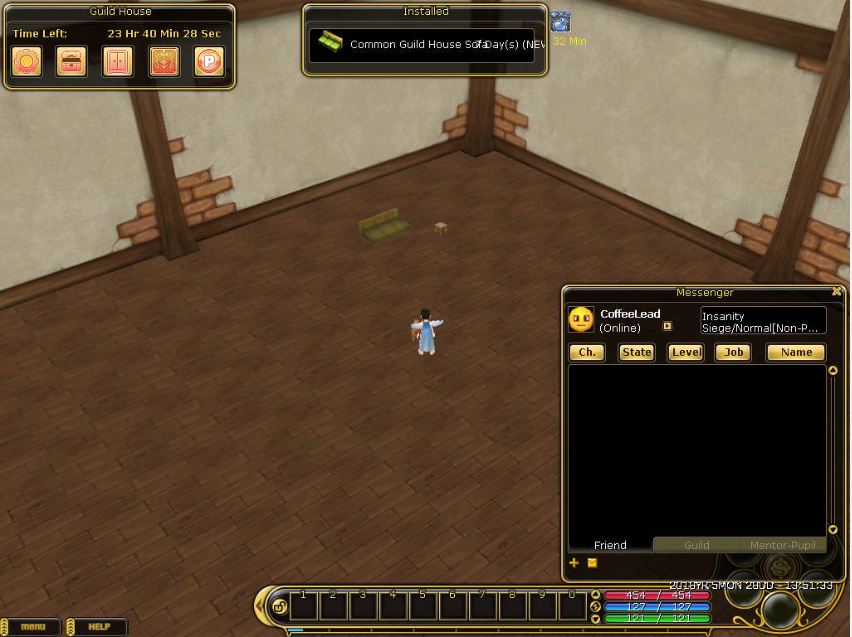Close the Messenger window
This screenshot has width=852, height=637.
pos(837,292)
